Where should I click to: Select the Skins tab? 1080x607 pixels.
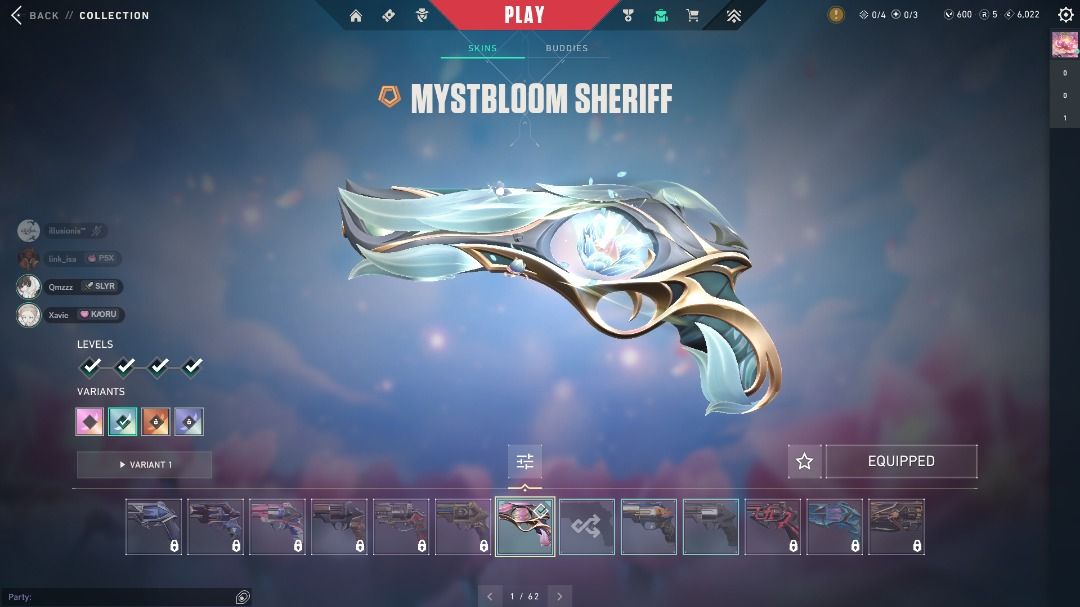pos(482,48)
